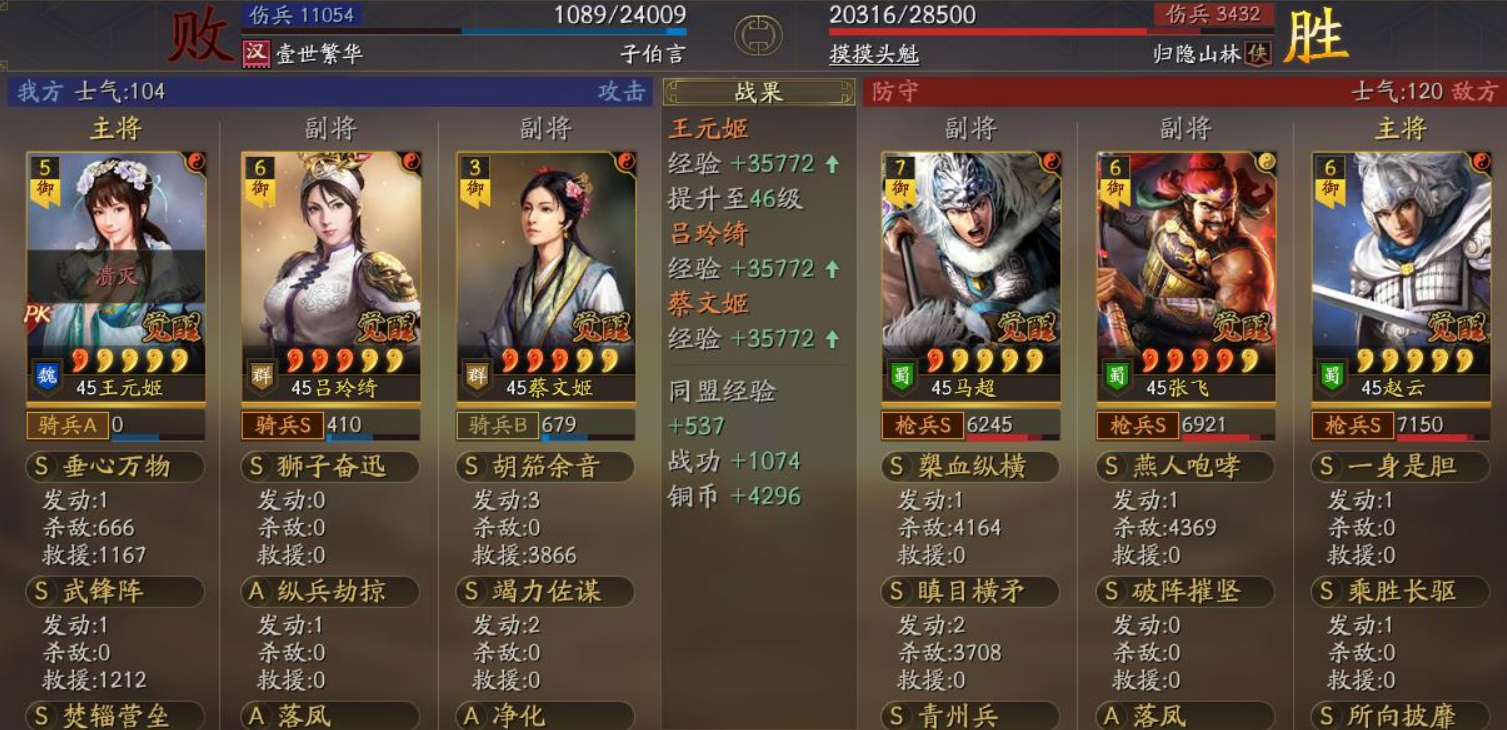Check the 纵兵劫掠 skill
1507x730 pixels.
click(330, 592)
